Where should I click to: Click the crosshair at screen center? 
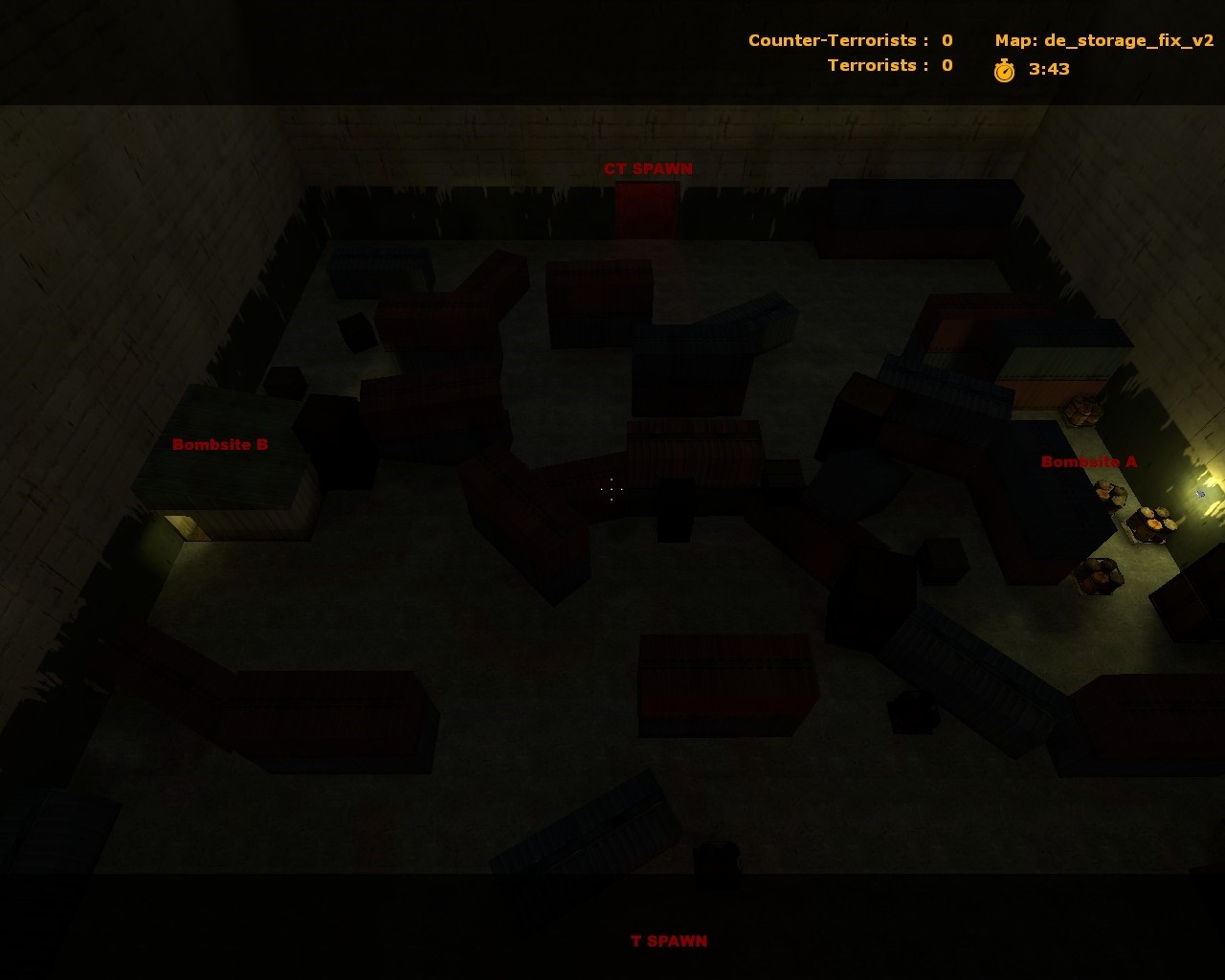pyautogui.click(x=612, y=489)
